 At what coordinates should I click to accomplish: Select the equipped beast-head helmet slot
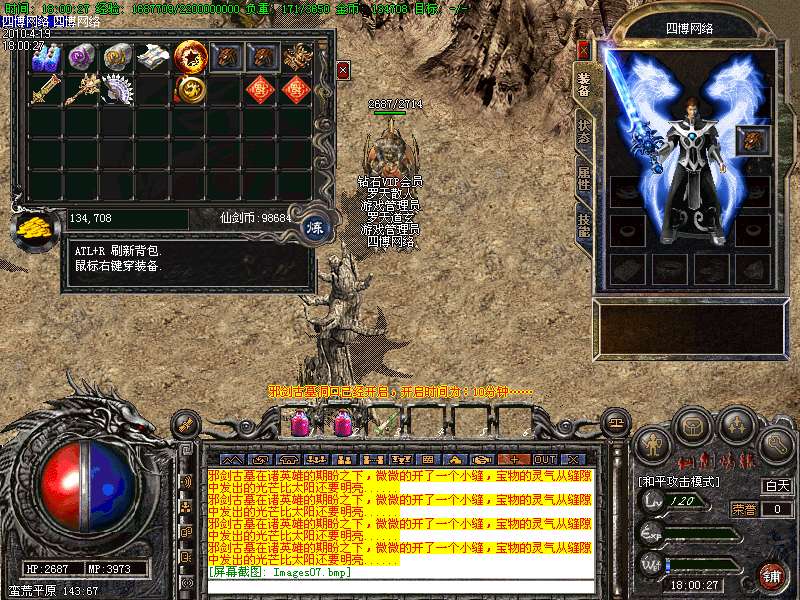coord(751,141)
